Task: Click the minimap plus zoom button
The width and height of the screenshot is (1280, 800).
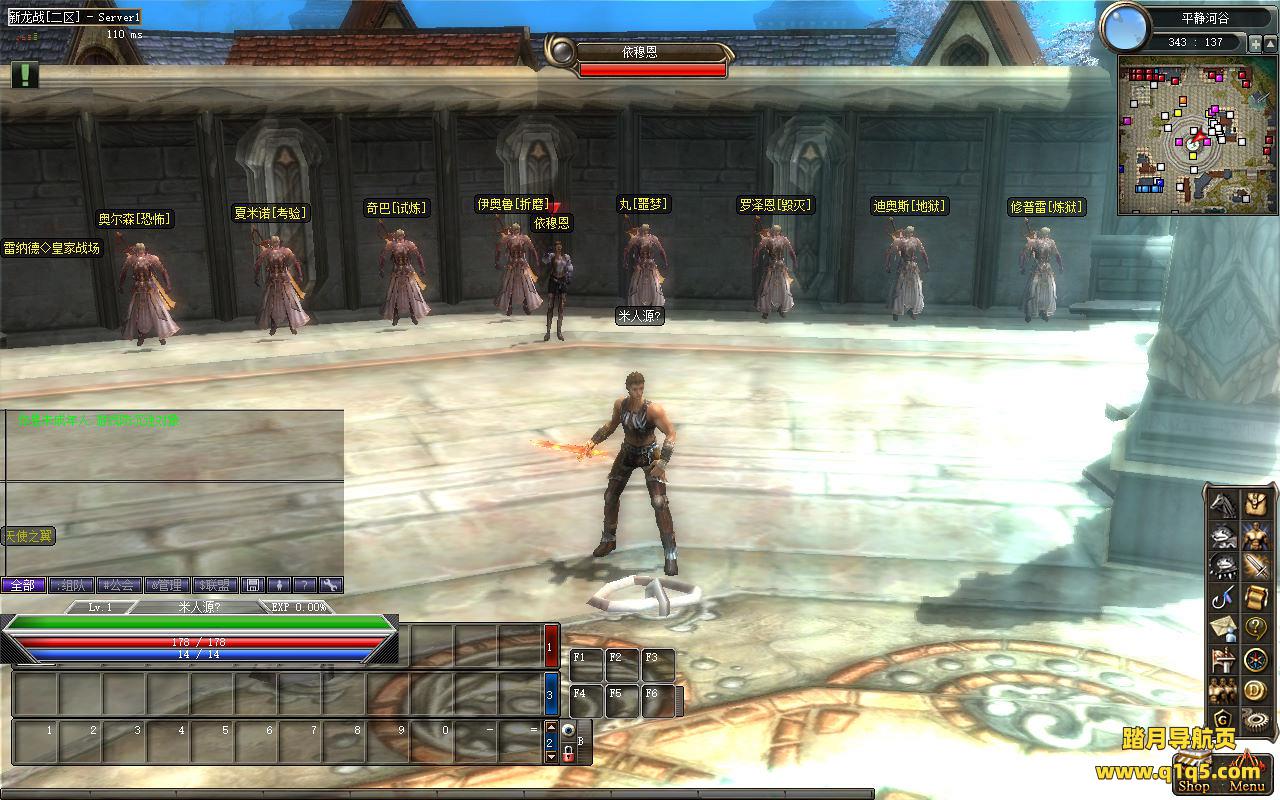Action: coord(1255,43)
